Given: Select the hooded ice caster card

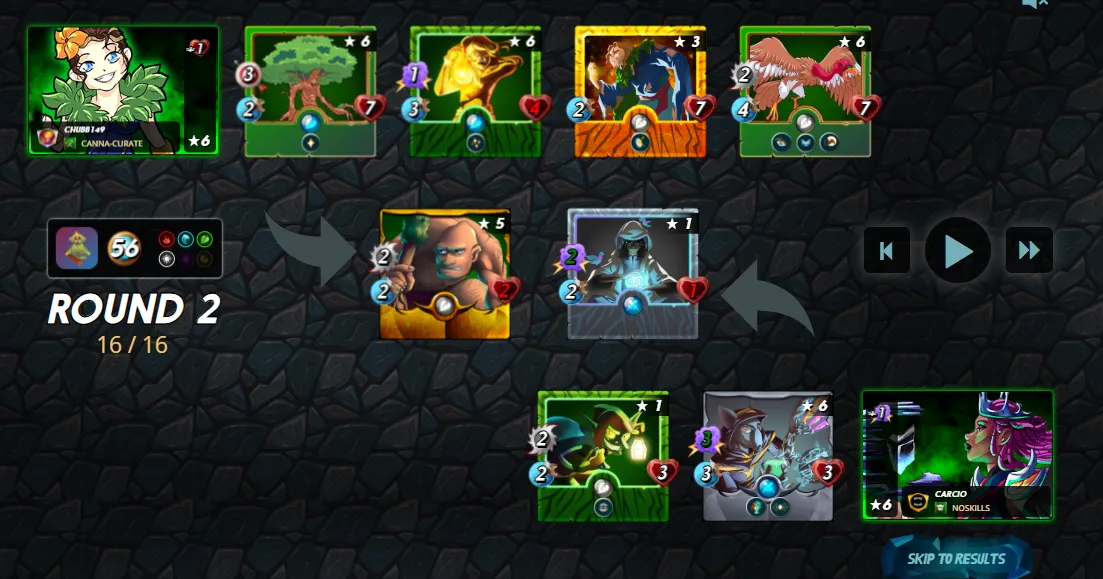Looking at the screenshot, I should pyautogui.click(x=768, y=456).
